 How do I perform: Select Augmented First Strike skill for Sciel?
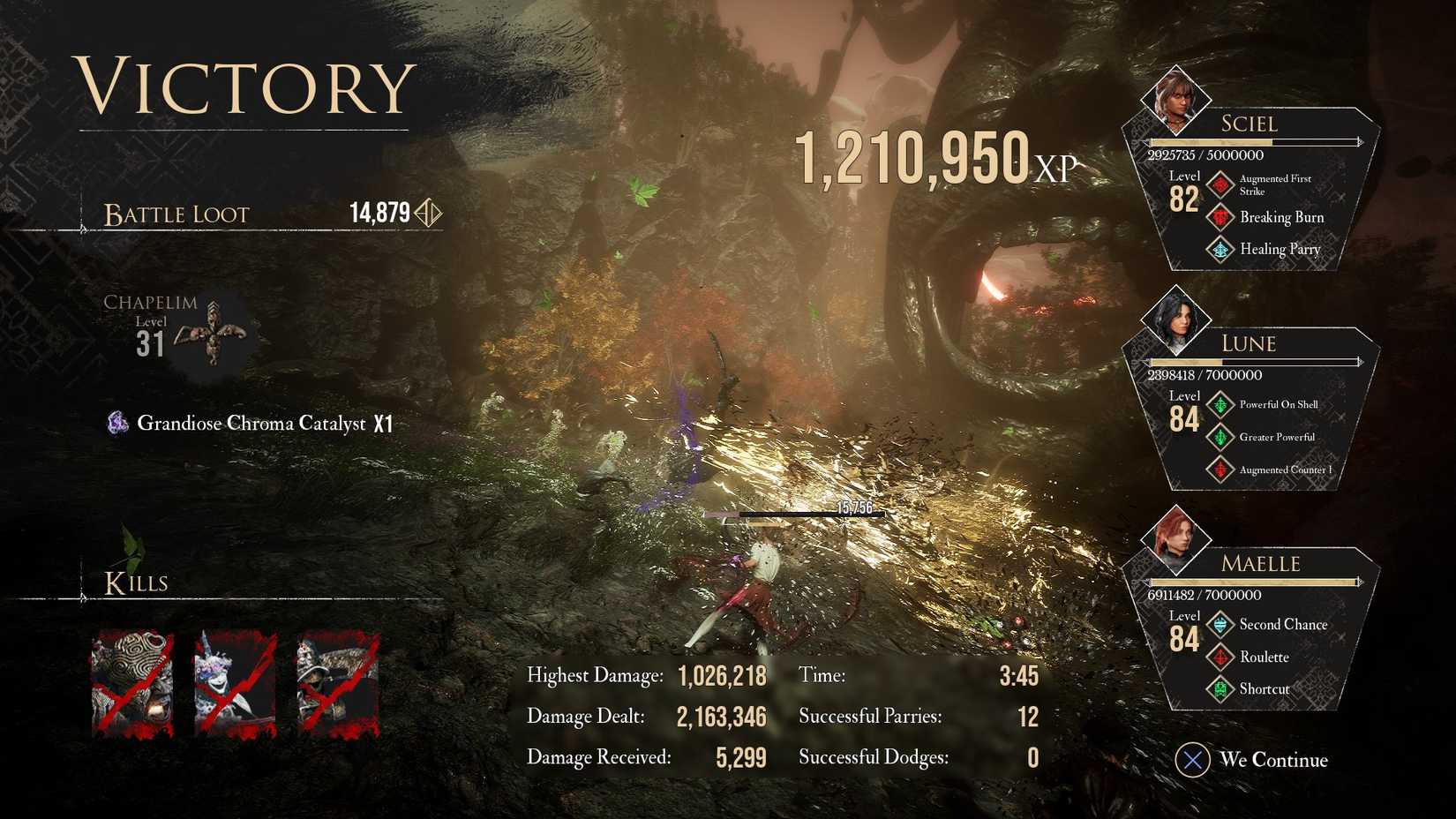(1220, 183)
